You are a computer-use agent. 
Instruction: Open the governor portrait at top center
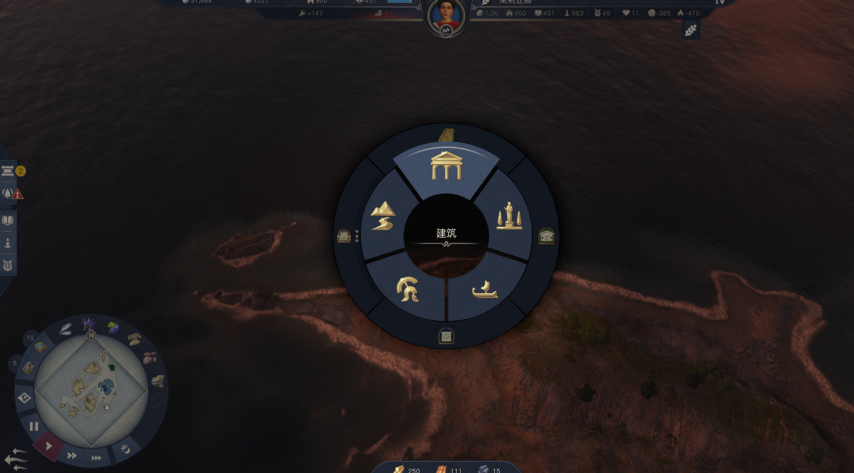pos(446,15)
